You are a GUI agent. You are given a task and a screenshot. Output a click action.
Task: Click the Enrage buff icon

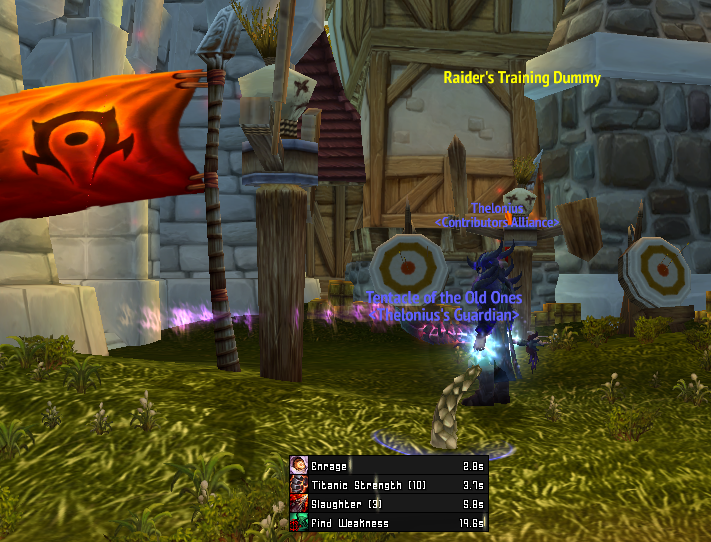click(x=299, y=466)
